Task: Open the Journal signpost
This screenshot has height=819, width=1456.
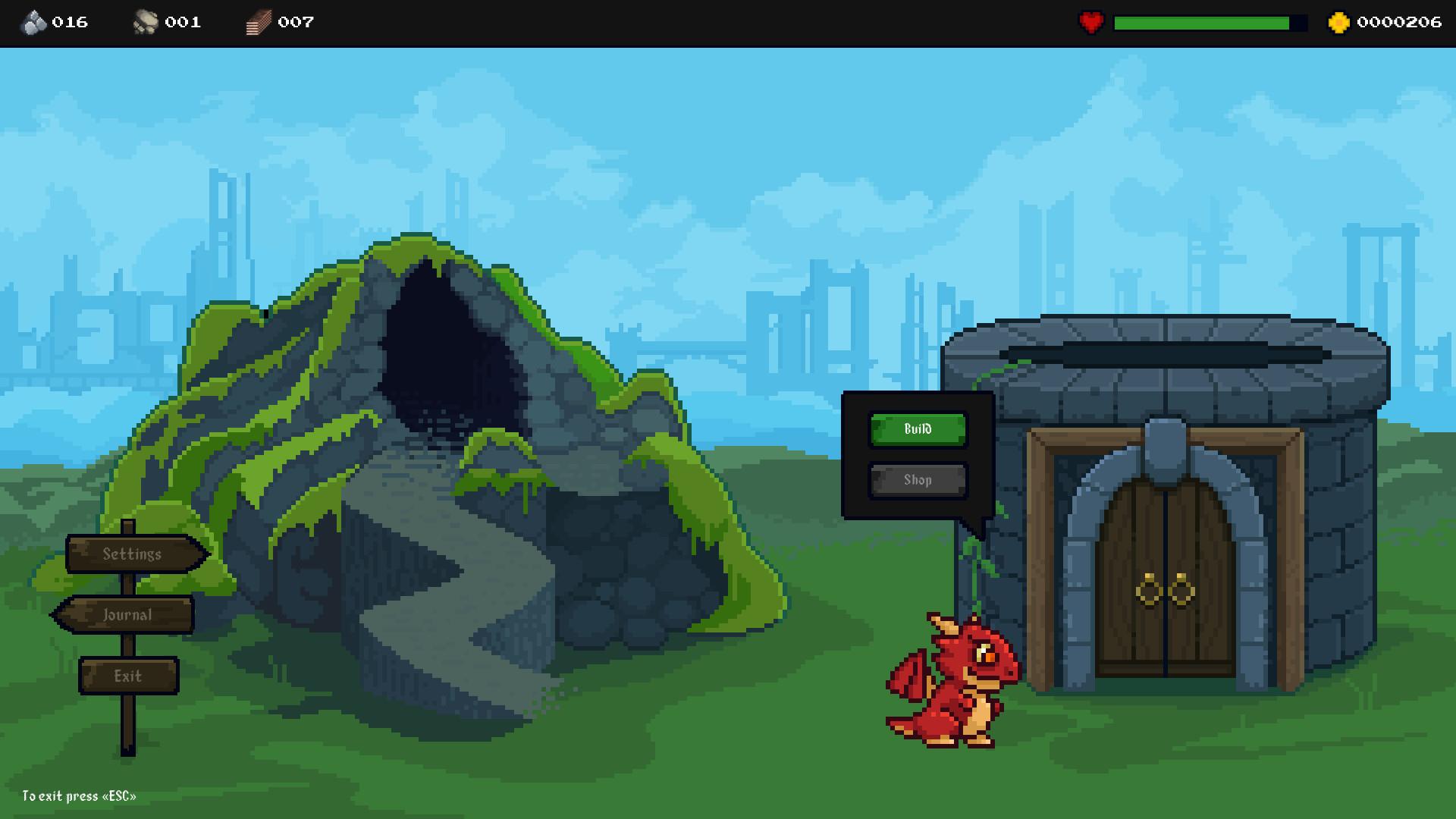Action: pos(126,614)
